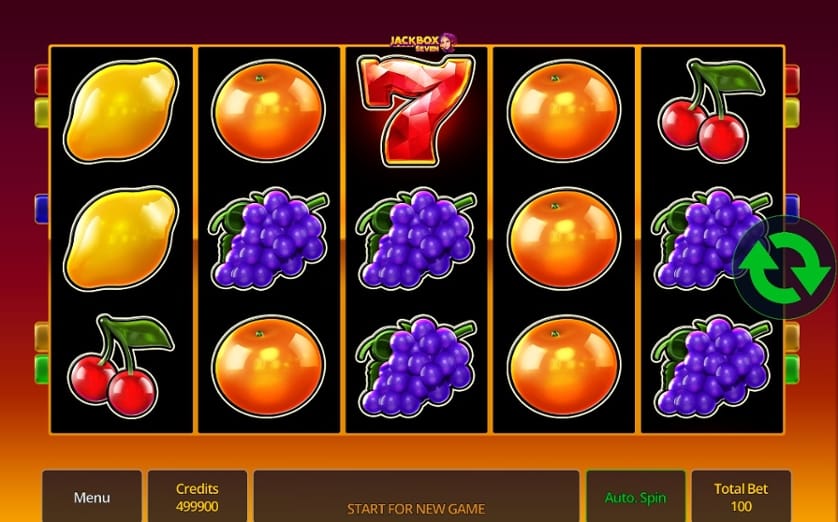838x522 pixels.
Task: Enable Auto. Spin mode
Action: 635,497
